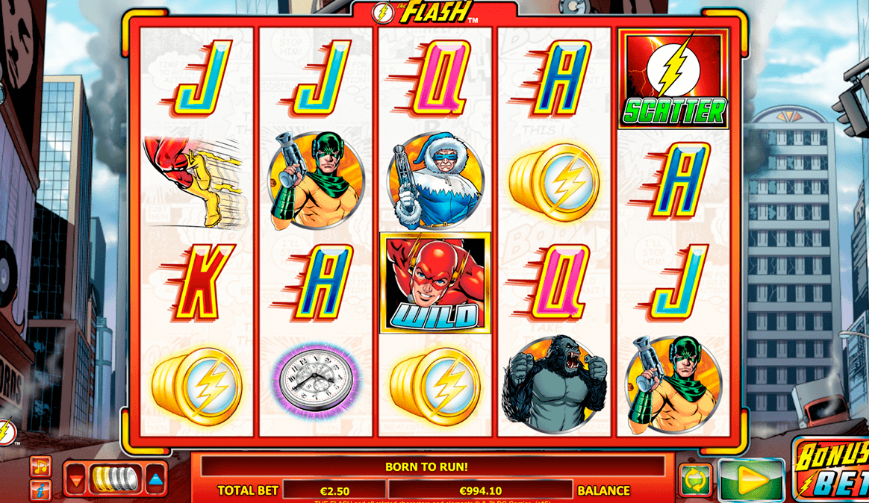This screenshot has width=869, height=503.
Task: Spin the reels with the green play button
Action: click(751, 480)
